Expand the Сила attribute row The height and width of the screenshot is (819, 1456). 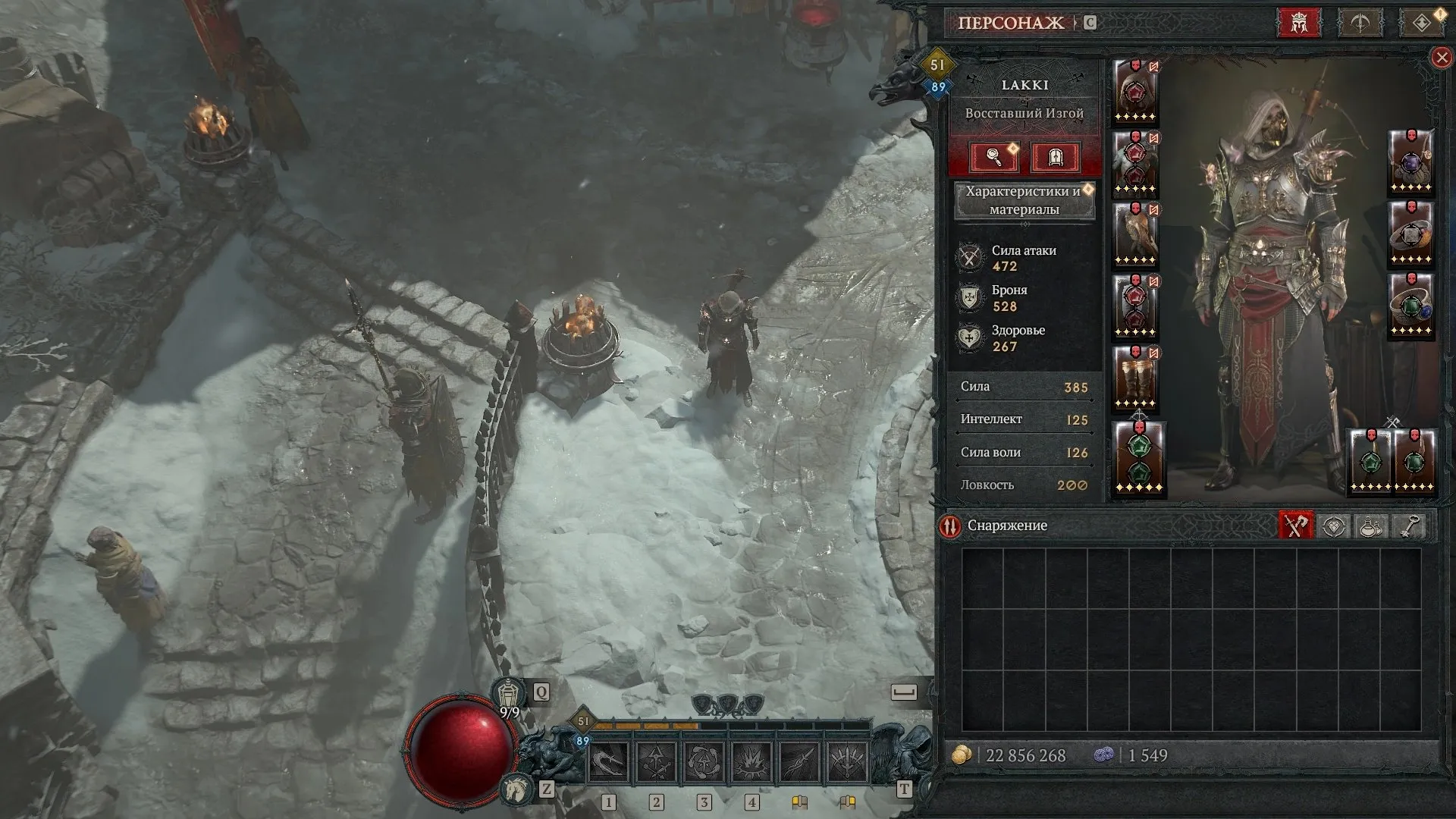[1024, 387]
